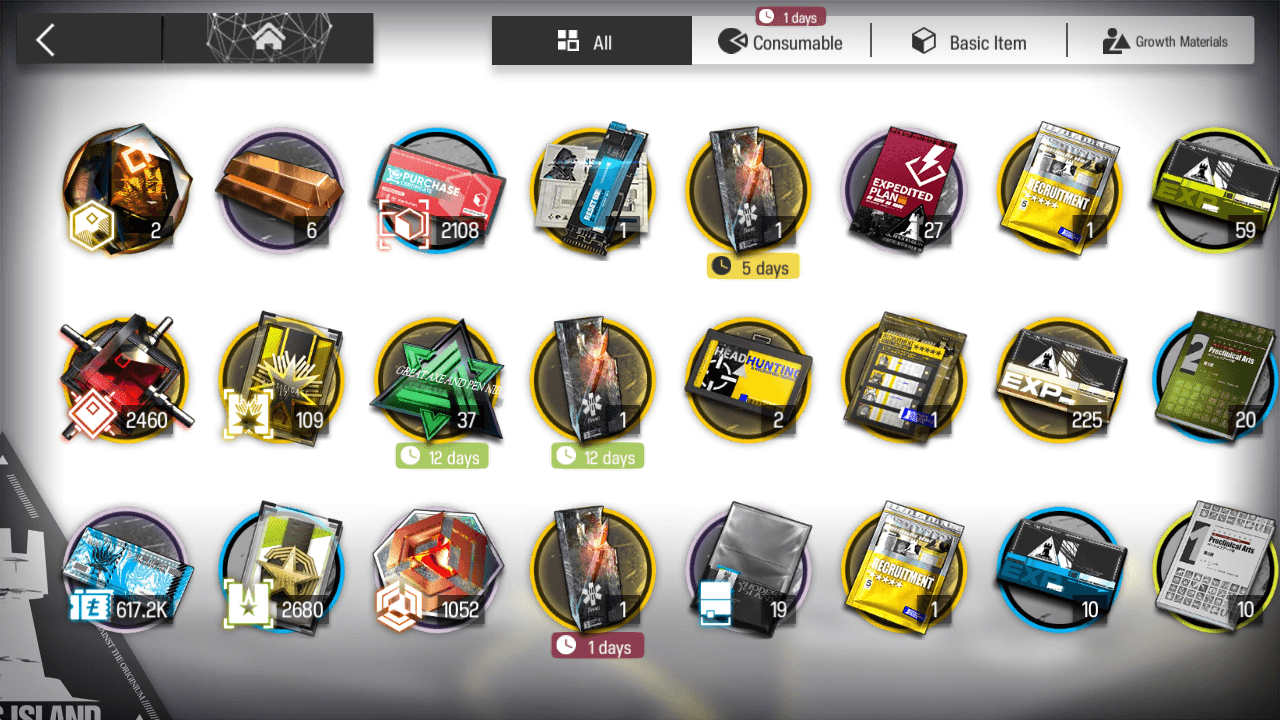Select the Headhunting permit item

(748, 380)
